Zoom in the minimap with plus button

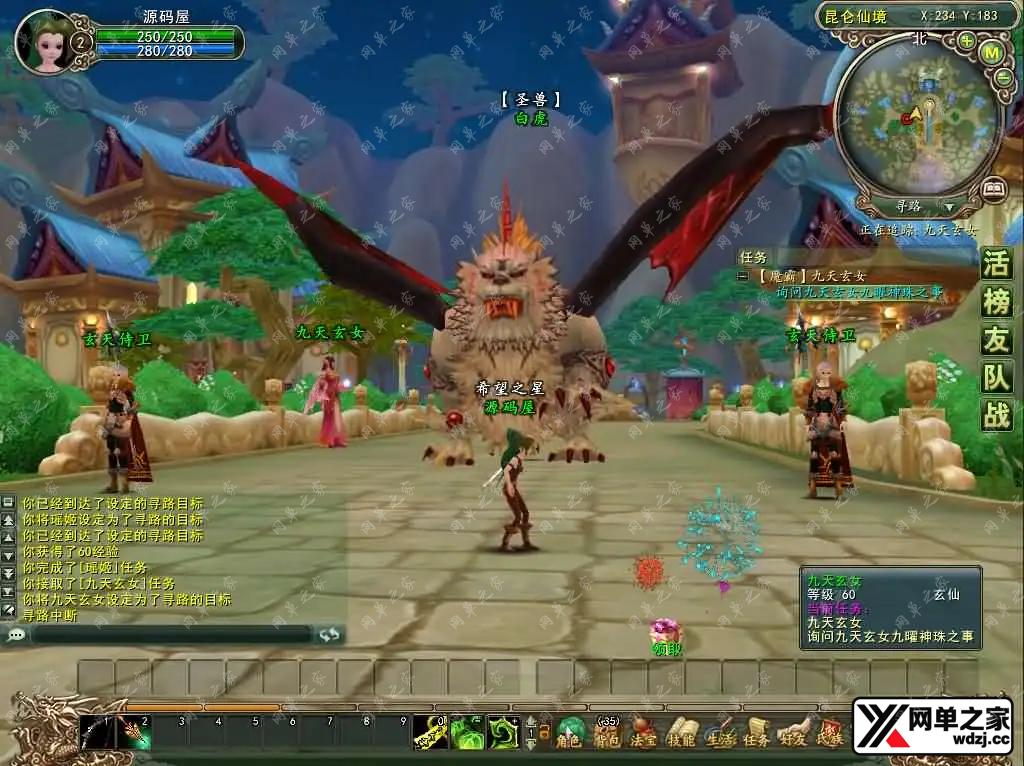pos(966,42)
